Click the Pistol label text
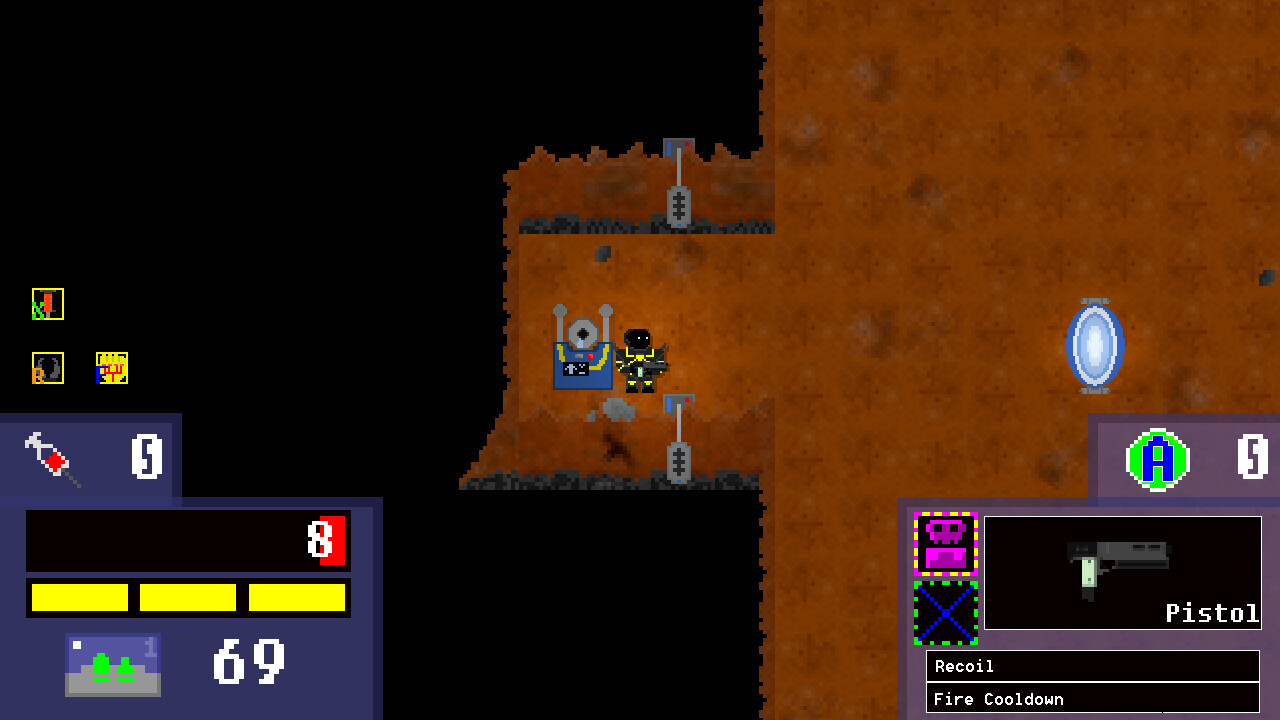The height and width of the screenshot is (720, 1280). [x=1212, y=613]
